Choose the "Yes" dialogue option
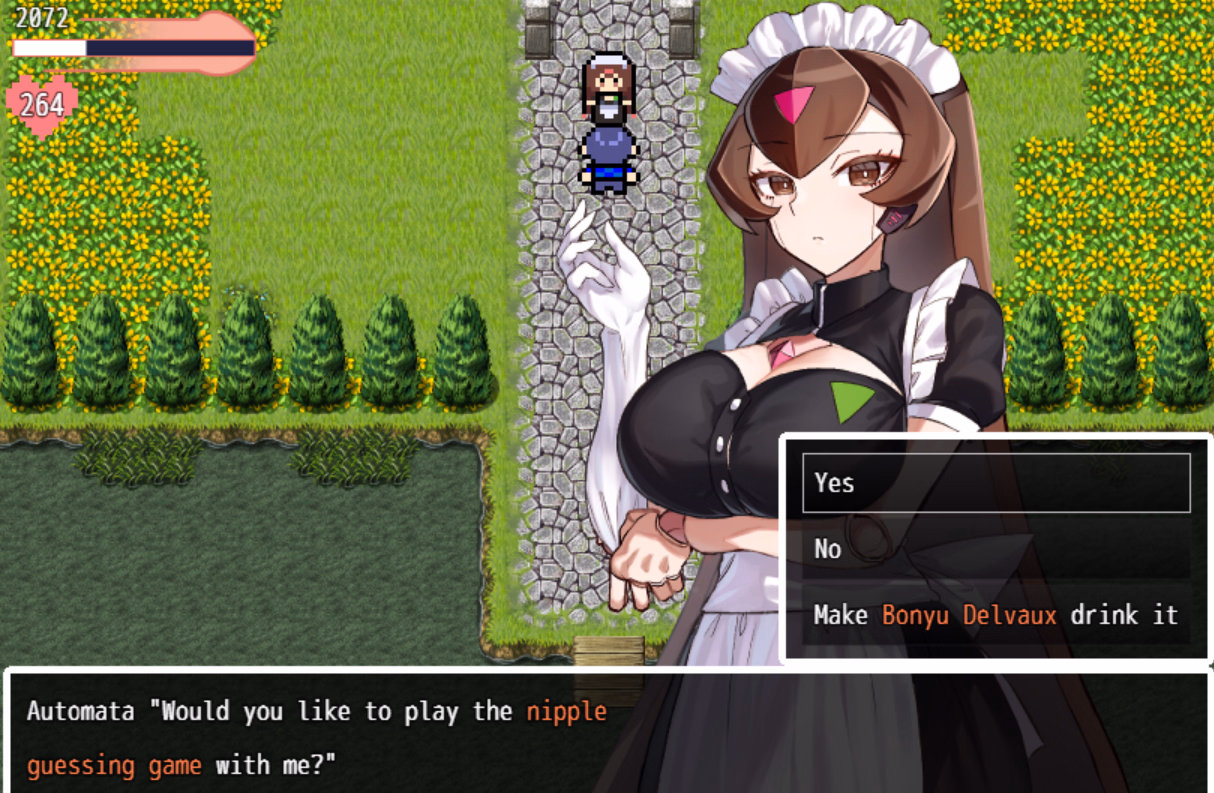1214x793 pixels. tap(995, 483)
